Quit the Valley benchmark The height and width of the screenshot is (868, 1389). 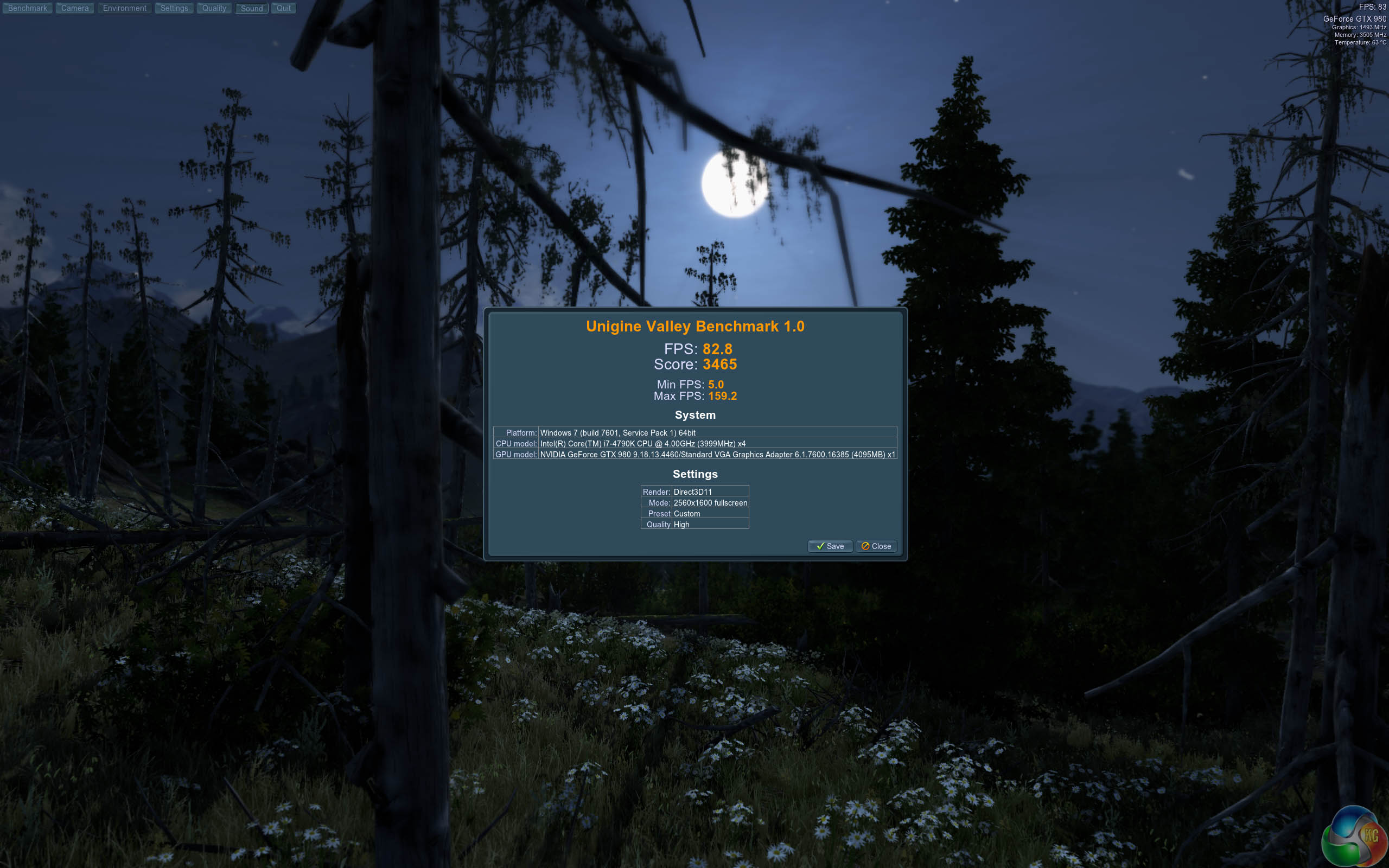(x=284, y=8)
